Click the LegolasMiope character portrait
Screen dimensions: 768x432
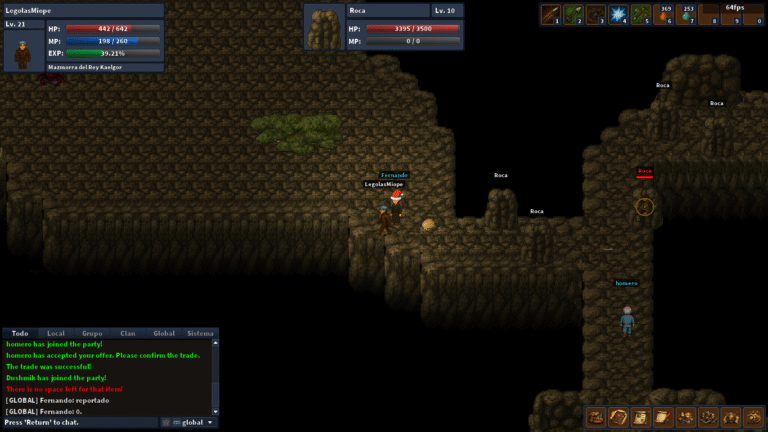pyautogui.click(x=23, y=50)
